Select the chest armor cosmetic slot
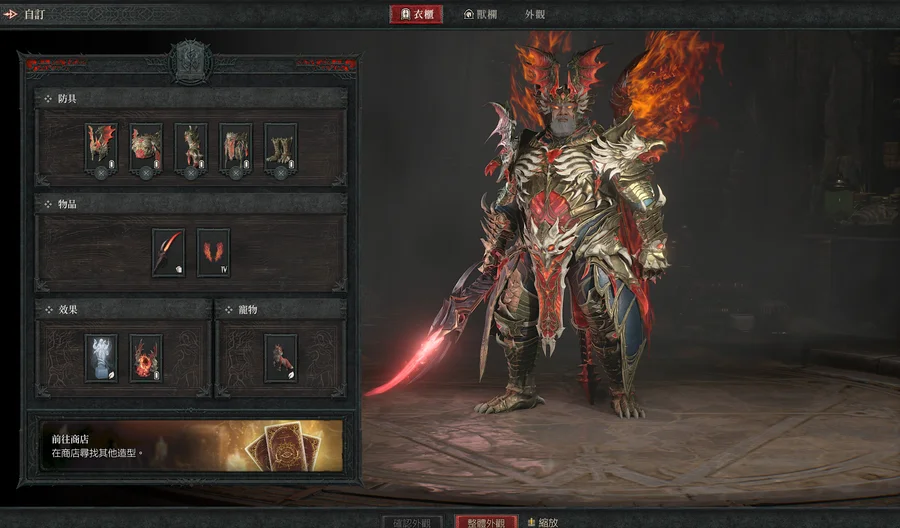This screenshot has width=900, height=528. [x=146, y=147]
